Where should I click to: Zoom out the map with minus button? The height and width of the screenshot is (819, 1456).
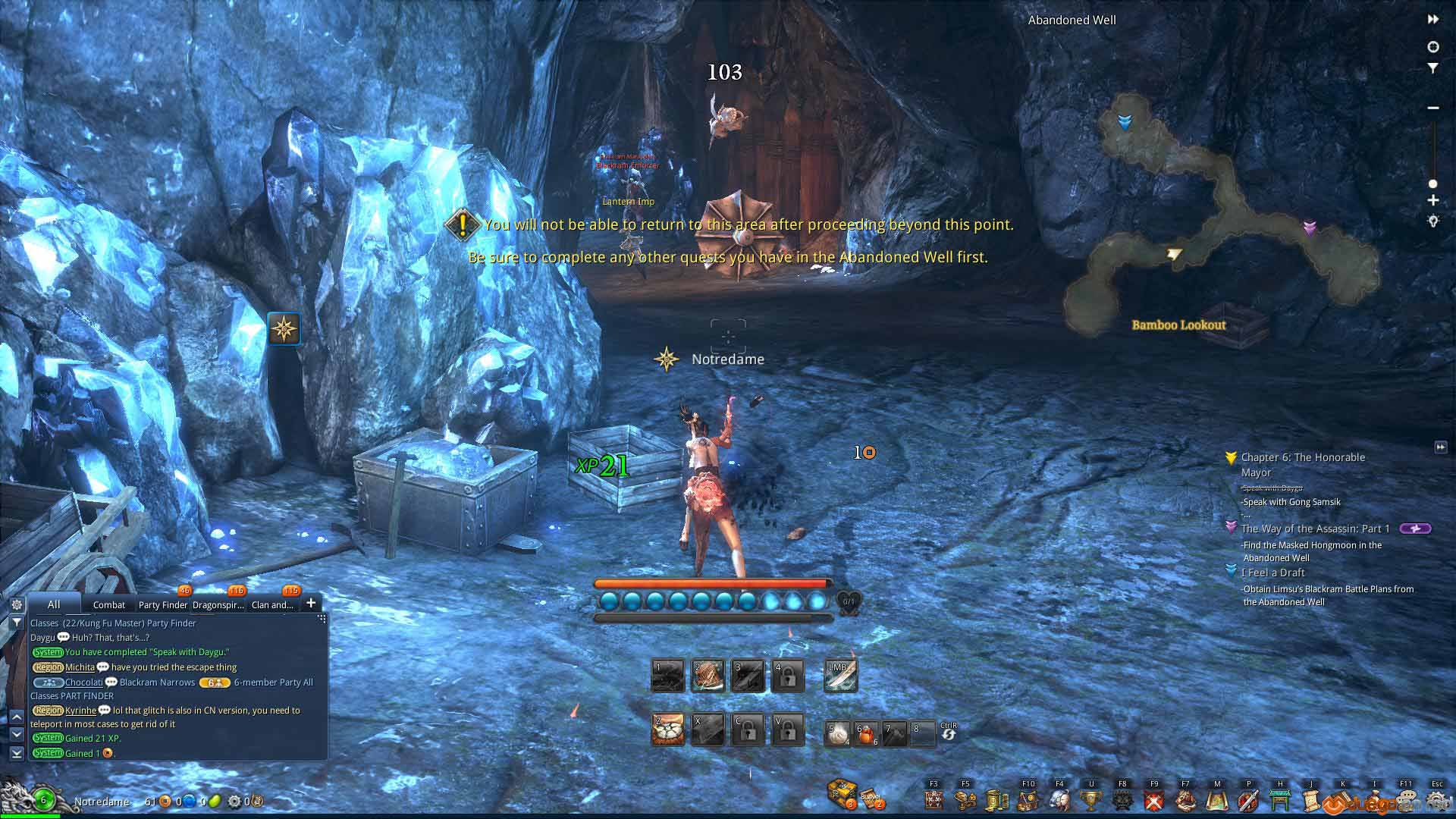pyautogui.click(x=1433, y=108)
